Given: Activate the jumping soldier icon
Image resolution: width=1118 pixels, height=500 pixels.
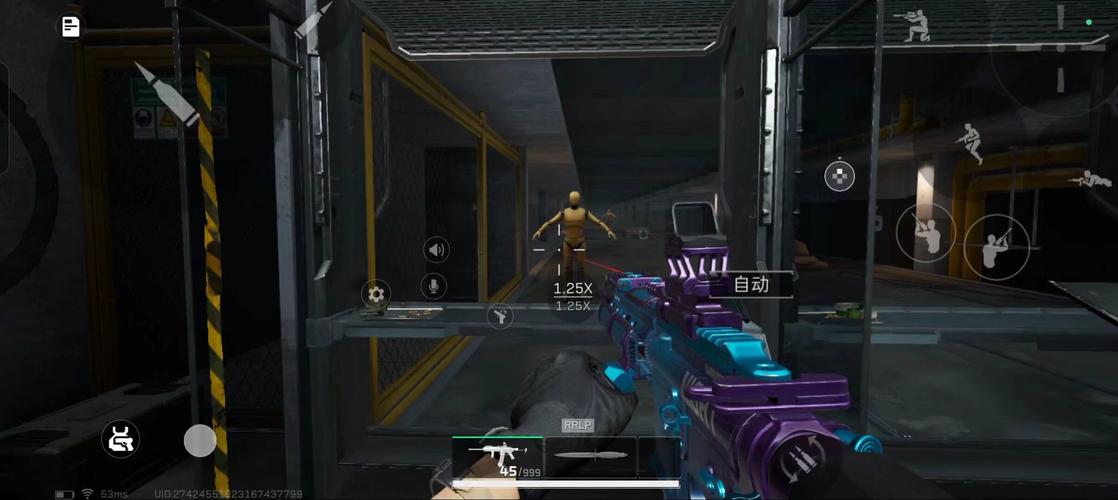Looking at the screenshot, I should click(970, 143).
